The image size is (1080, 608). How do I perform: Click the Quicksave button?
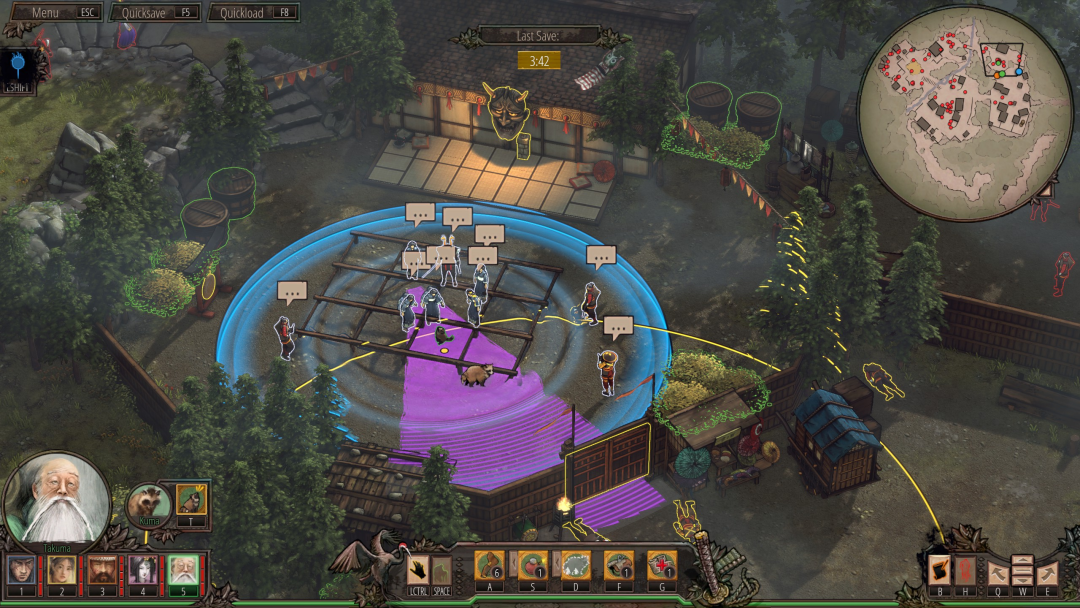pos(155,12)
